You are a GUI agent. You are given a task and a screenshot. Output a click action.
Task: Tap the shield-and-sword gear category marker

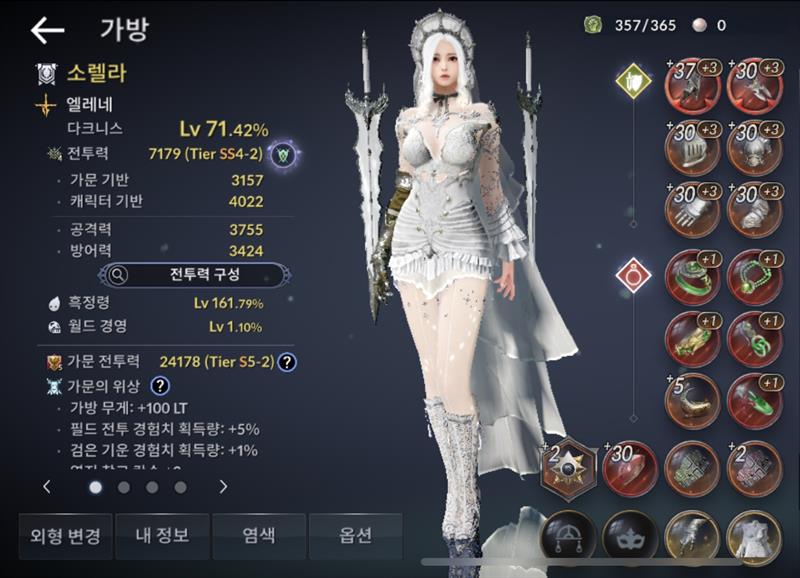click(632, 77)
